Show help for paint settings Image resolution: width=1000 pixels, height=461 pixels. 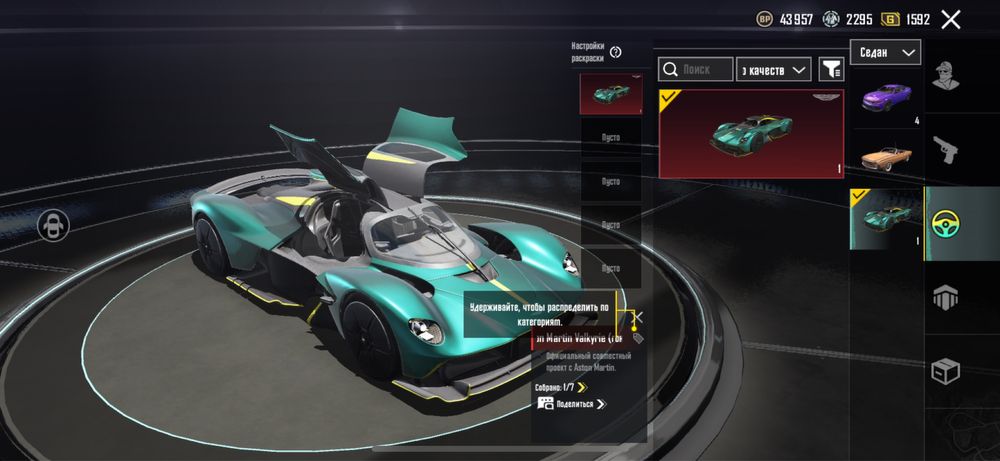point(616,52)
